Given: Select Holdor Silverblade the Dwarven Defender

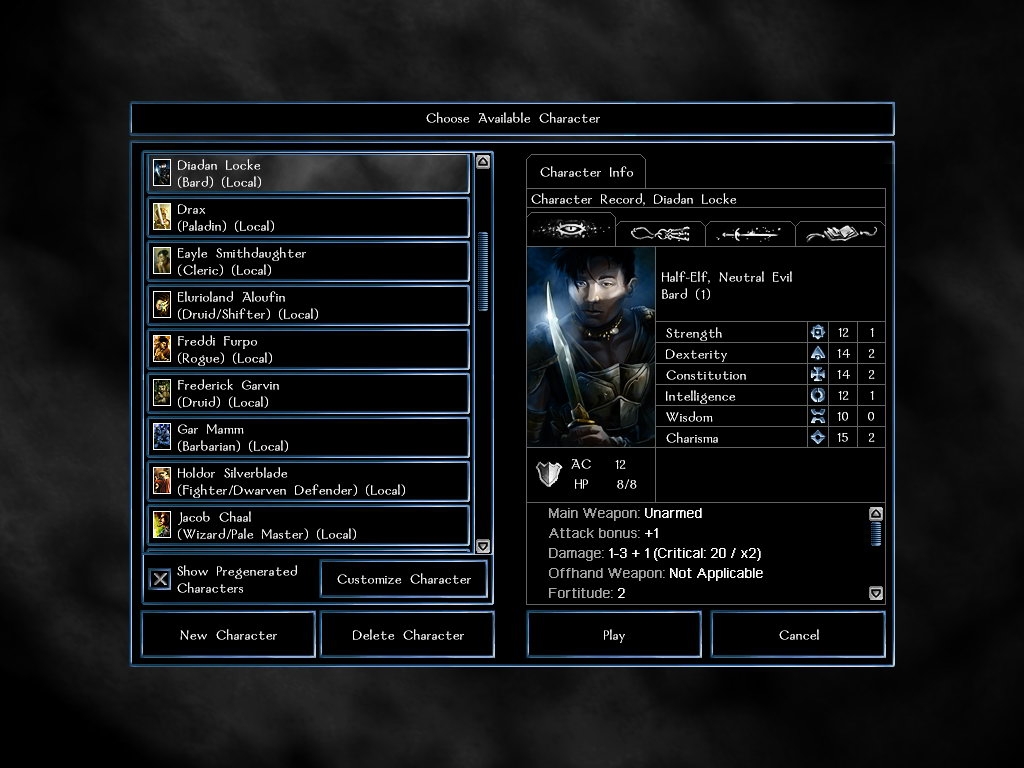Looking at the screenshot, I should click(308, 482).
